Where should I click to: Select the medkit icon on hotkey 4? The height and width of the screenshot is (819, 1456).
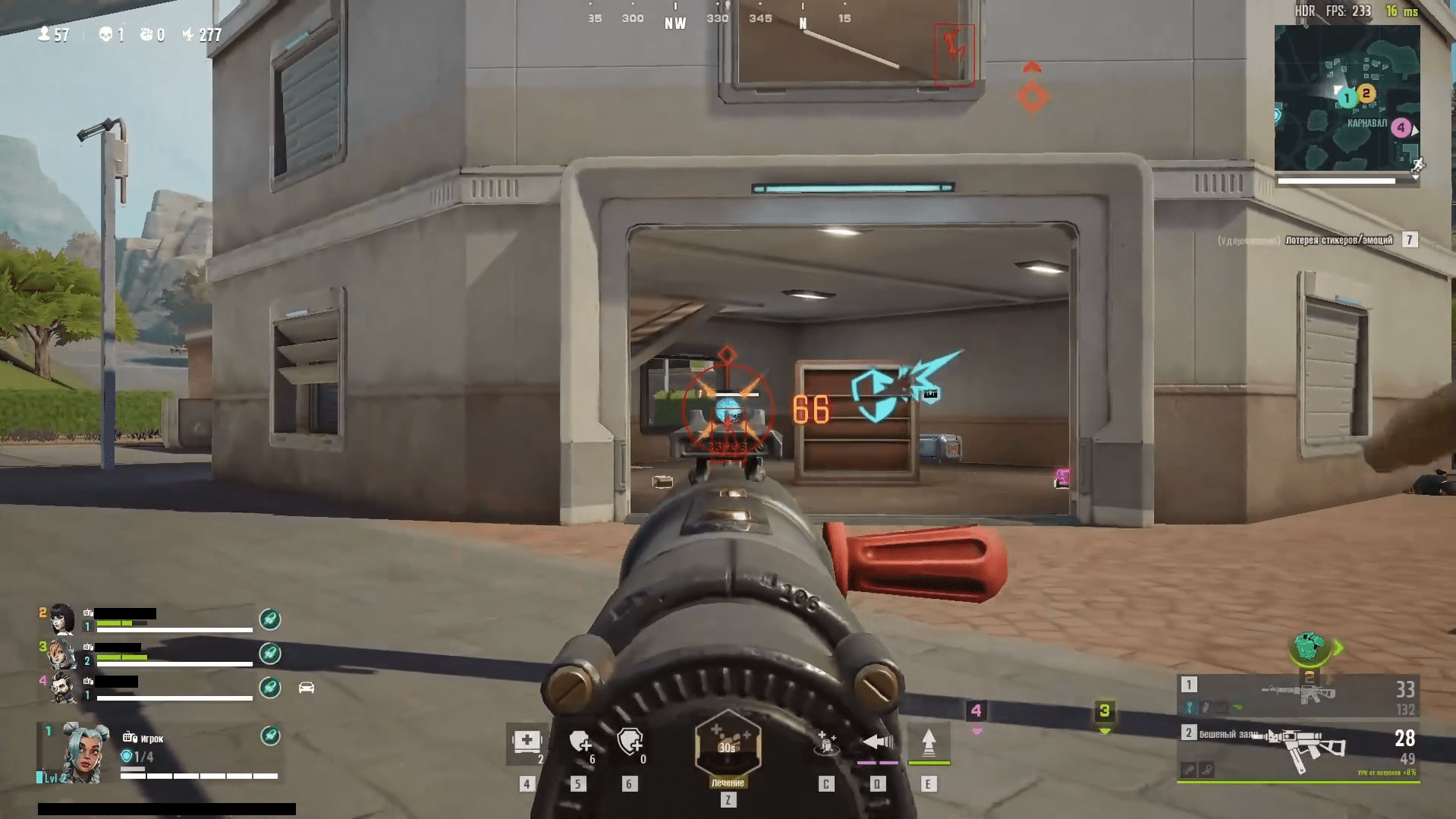click(x=526, y=742)
